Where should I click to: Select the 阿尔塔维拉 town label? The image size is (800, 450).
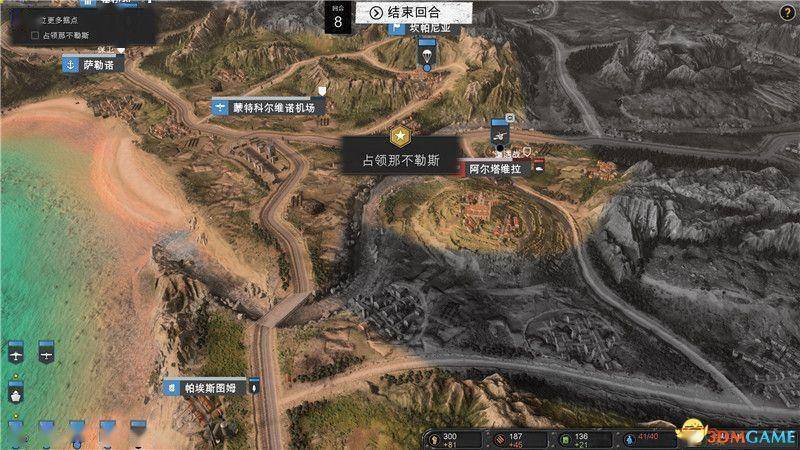pyautogui.click(x=496, y=169)
